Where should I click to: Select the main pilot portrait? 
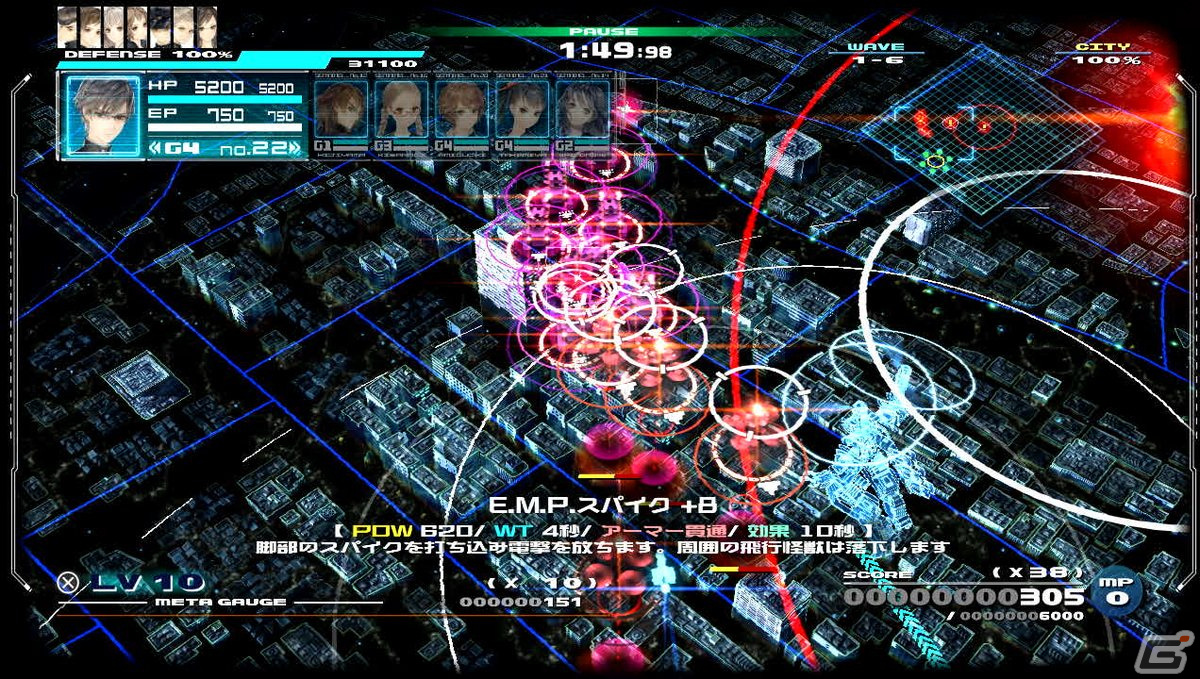[x=101, y=115]
